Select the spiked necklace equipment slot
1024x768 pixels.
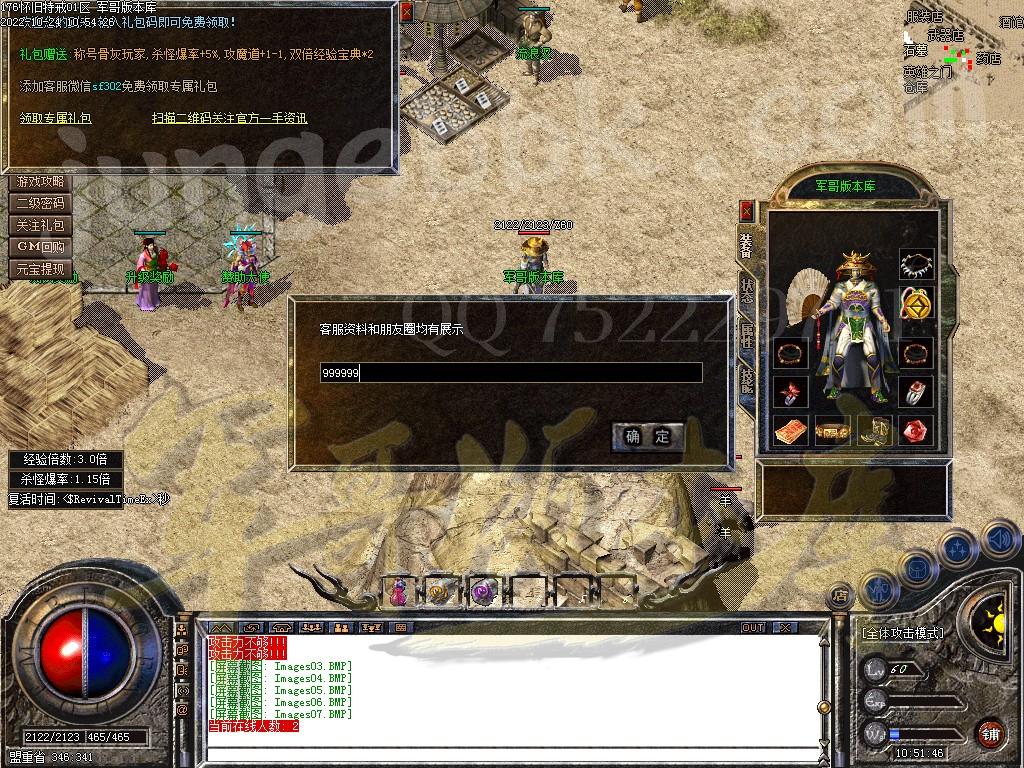pos(915,265)
